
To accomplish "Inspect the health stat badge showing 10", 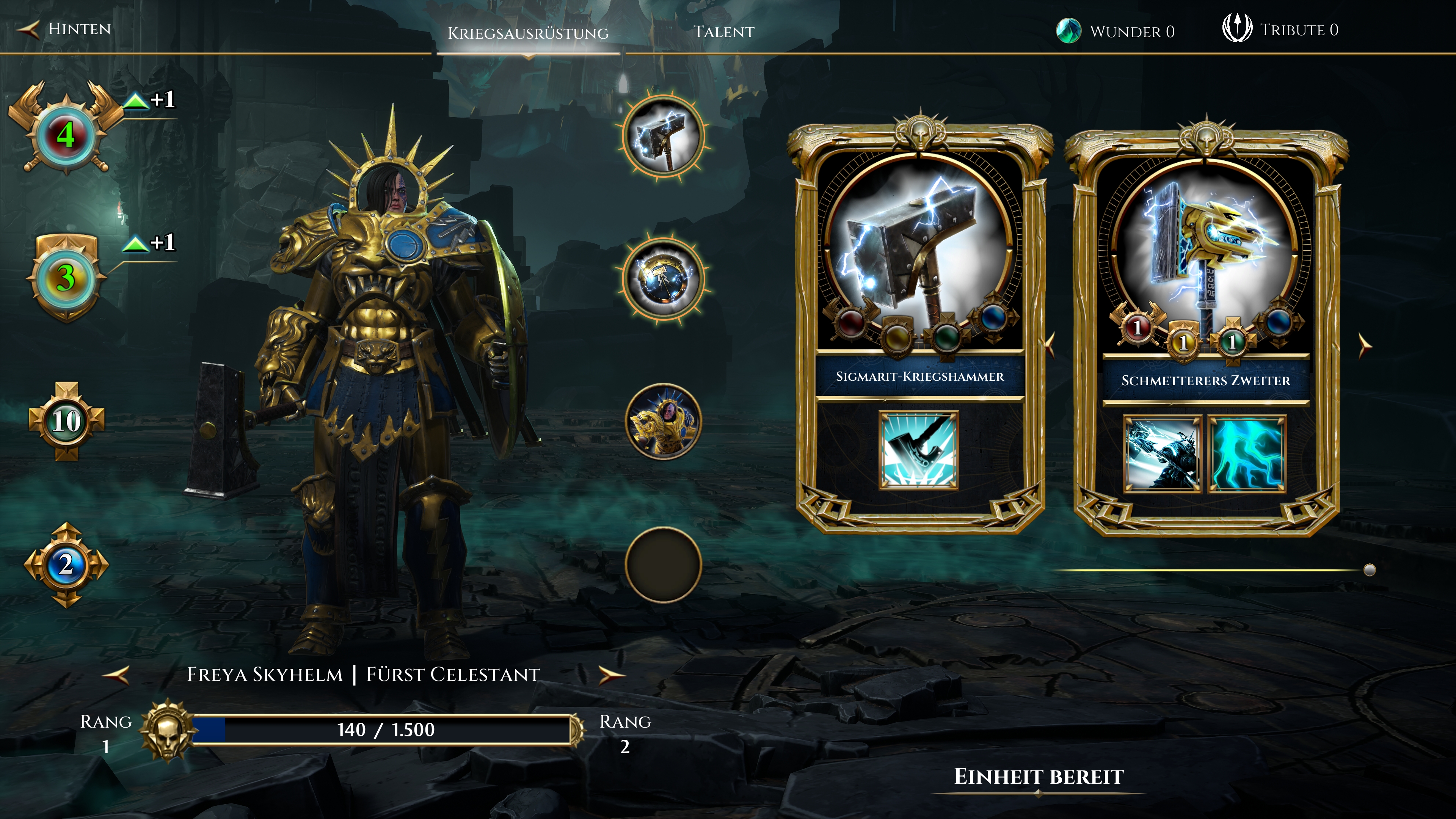I will pos(67,422).
